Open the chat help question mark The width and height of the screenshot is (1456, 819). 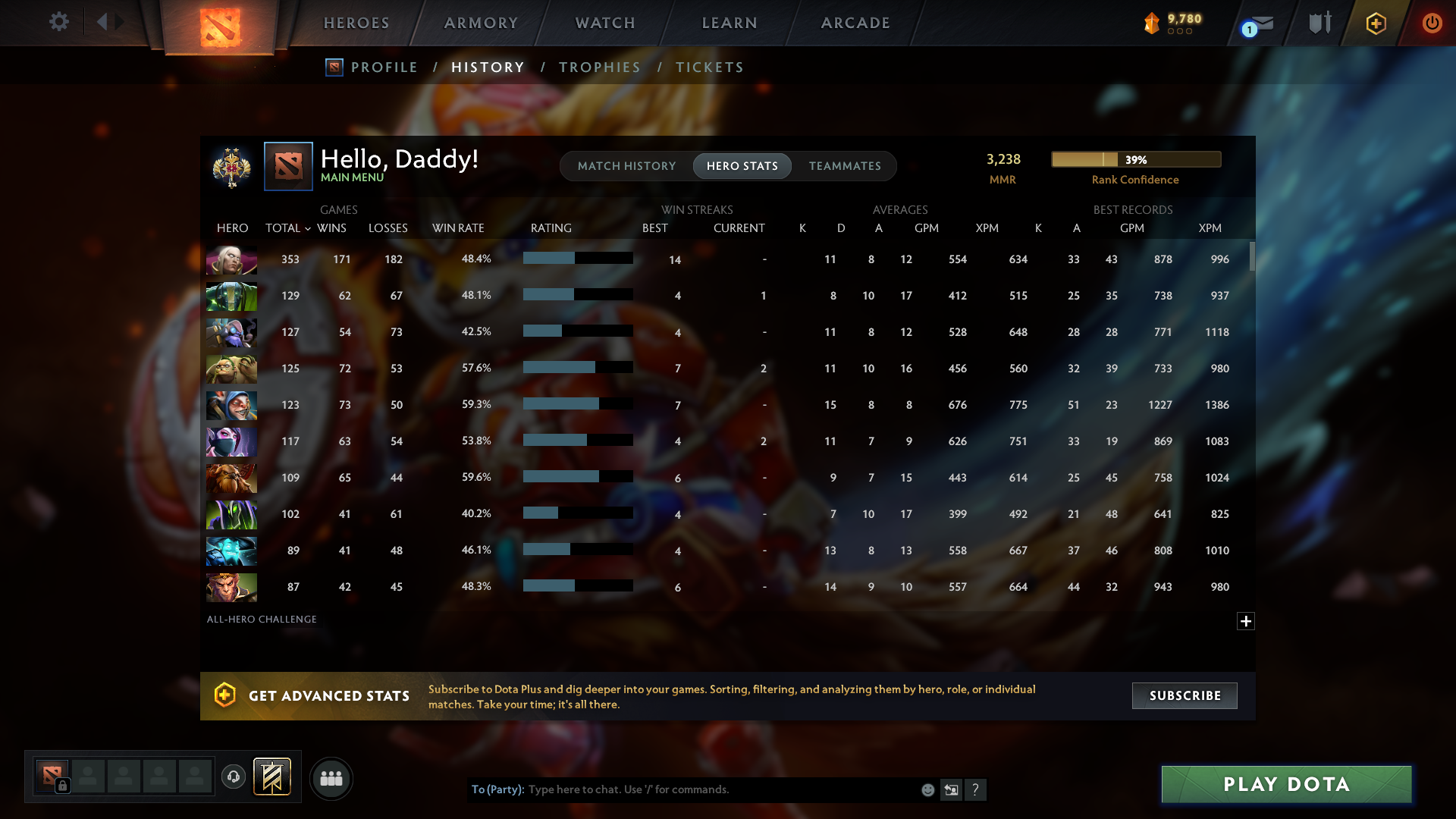click(977, 789)
